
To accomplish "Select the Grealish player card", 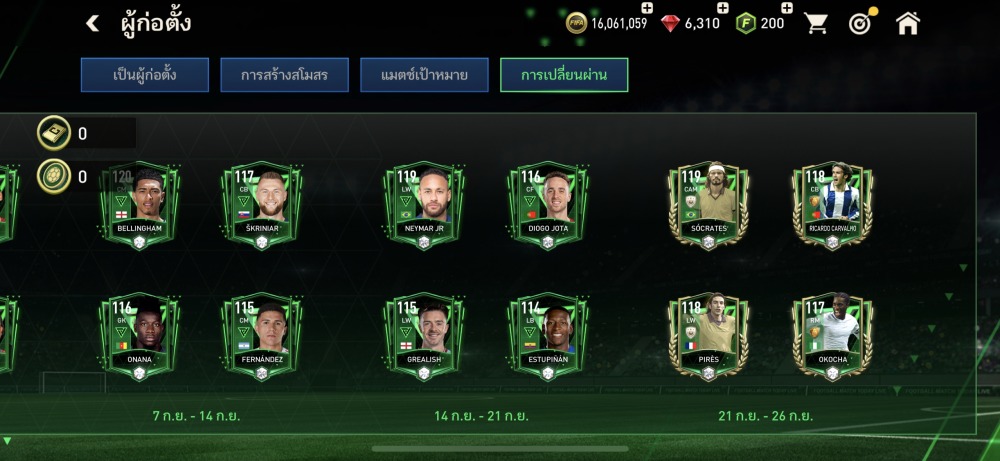I will pos(424,335).
